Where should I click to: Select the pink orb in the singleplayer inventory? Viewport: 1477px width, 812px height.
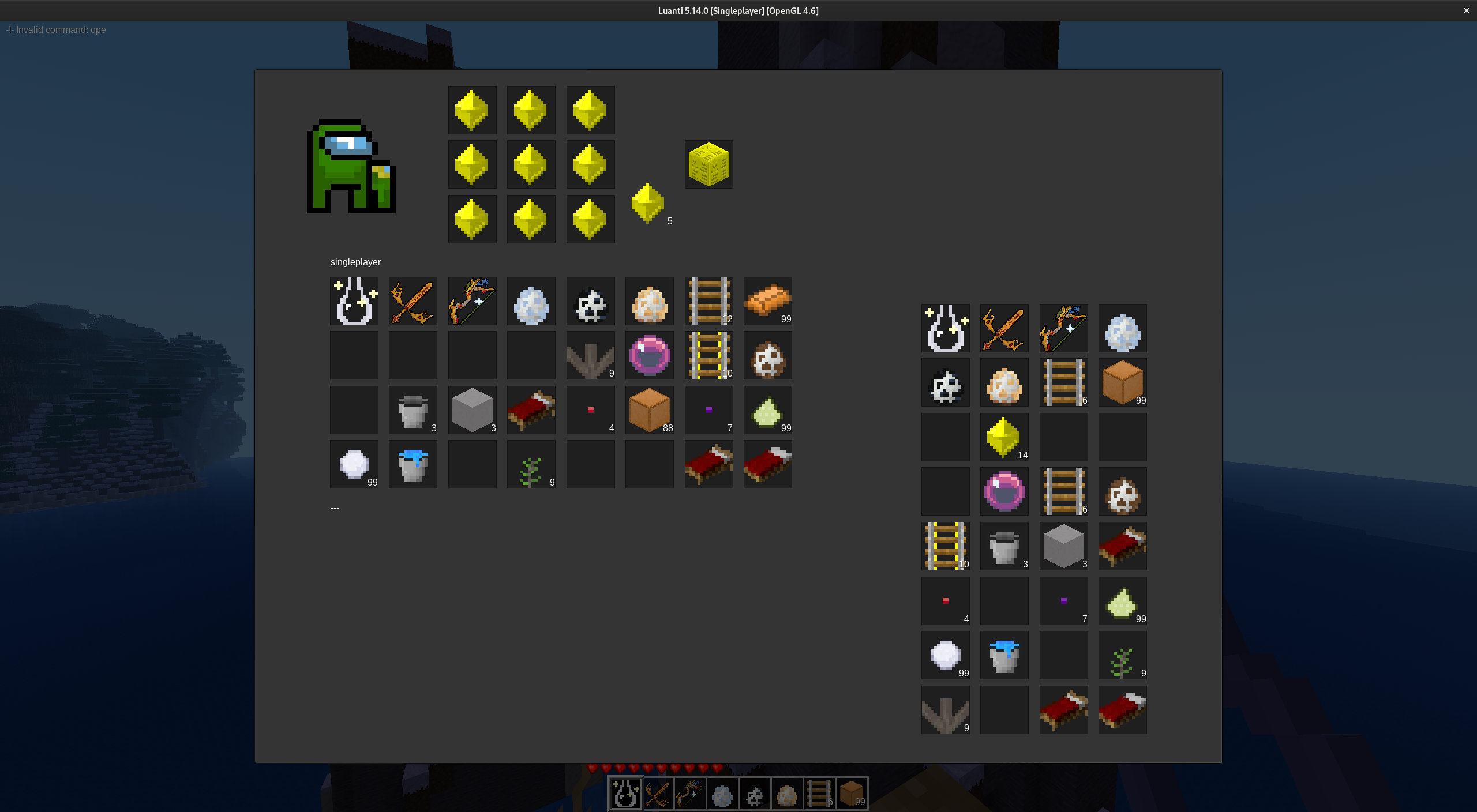[649, 355]
